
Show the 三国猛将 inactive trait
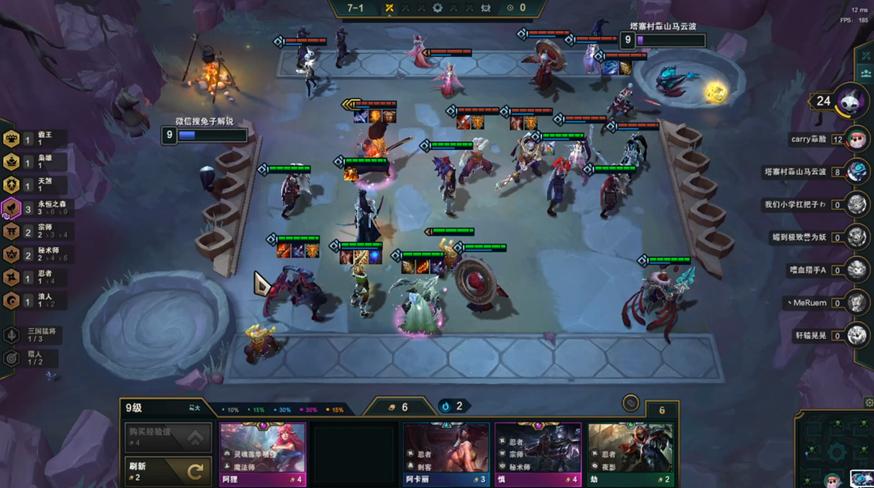point(30,336)
